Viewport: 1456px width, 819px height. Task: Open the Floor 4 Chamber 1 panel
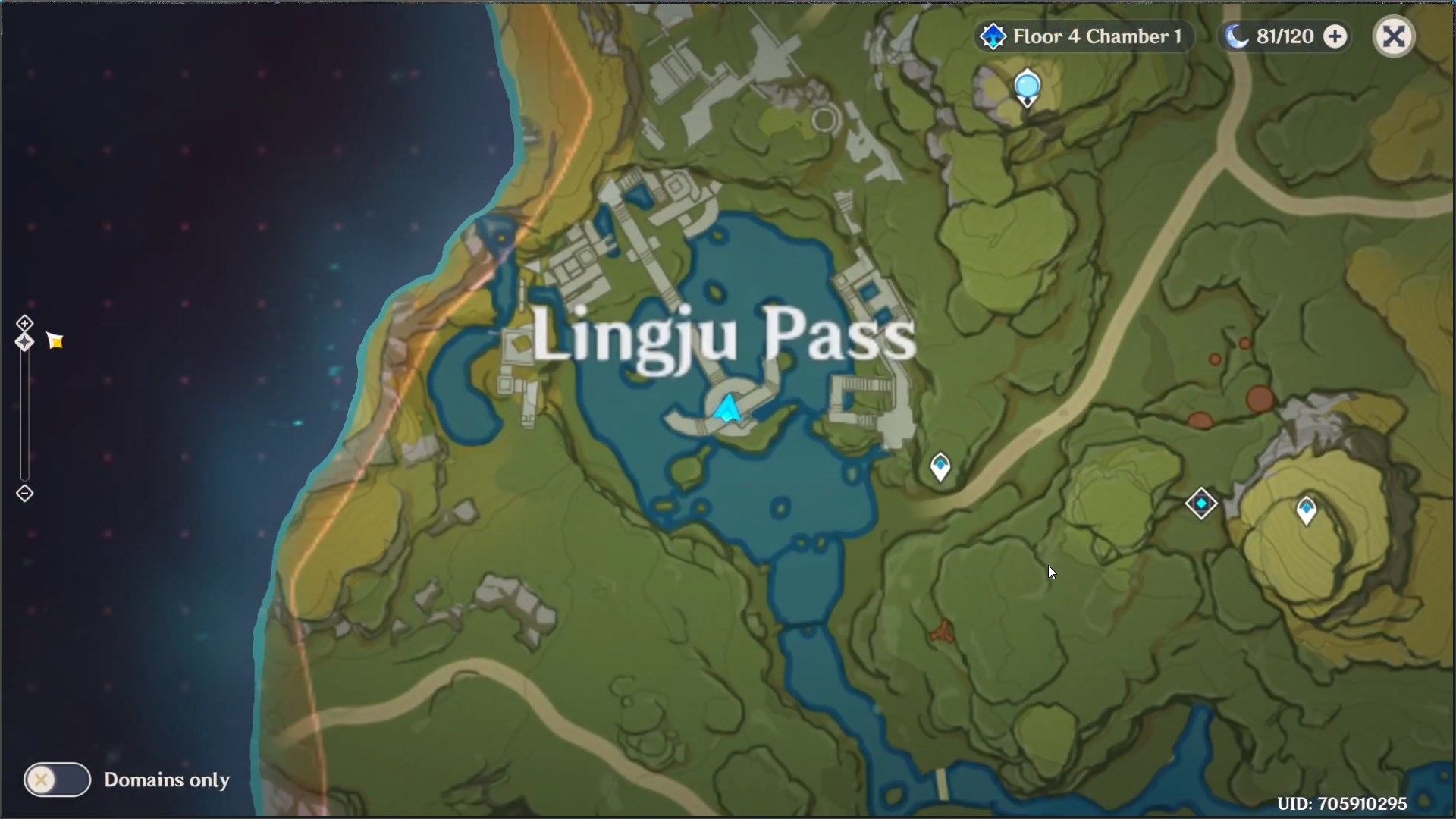(1098, 36)
